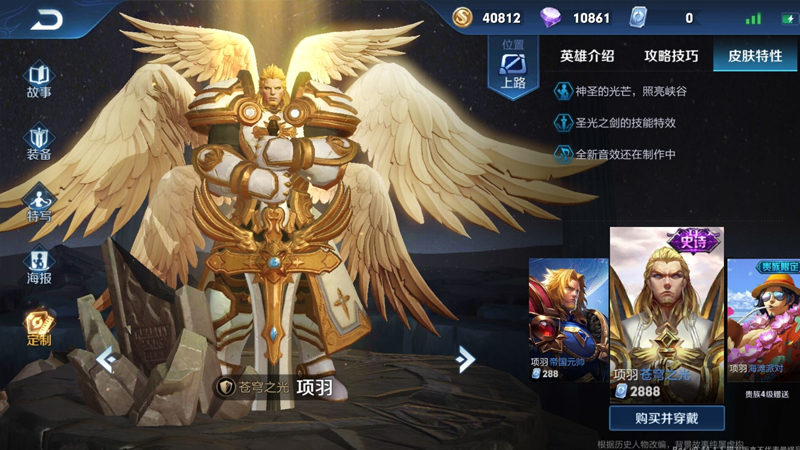The image size is (800, 450).
Task: Switch to the 攻略技巧 tab
Action: tap(671, 56)
